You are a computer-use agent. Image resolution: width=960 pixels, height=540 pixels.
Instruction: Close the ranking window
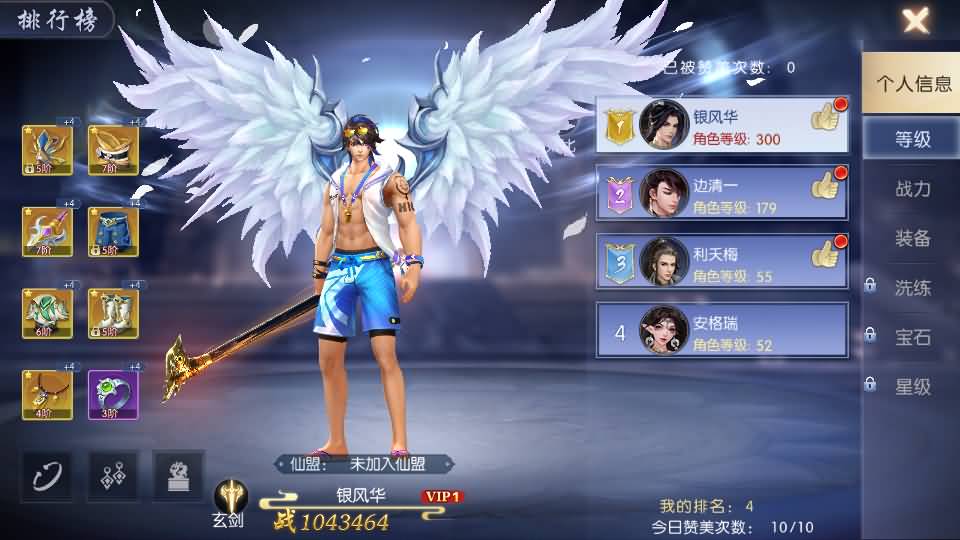click(x=915, y=20)
